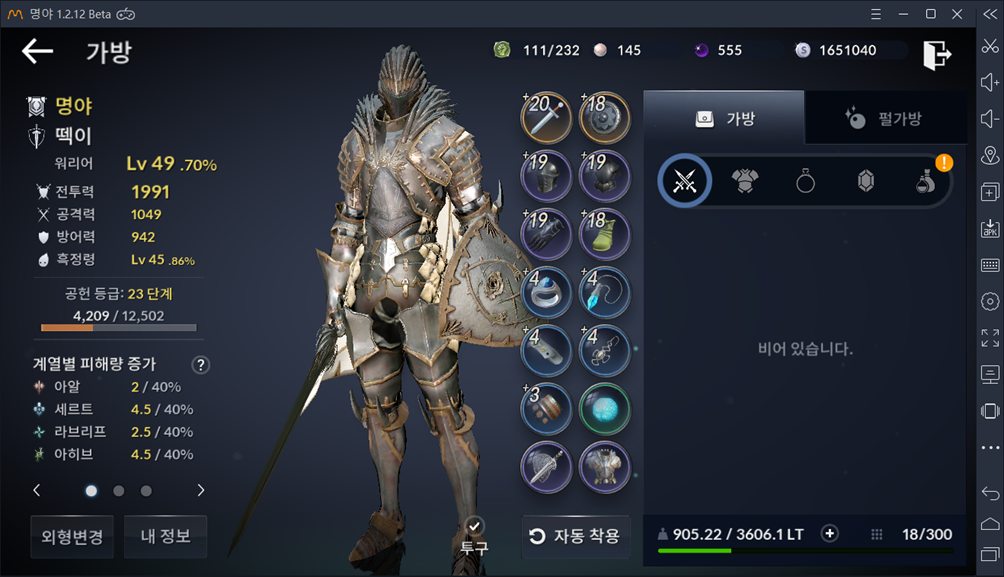This screenshot has width=1004, height=577.
Task: Click the 자동 착용 auto-equip button
Action: coord(576,536)
